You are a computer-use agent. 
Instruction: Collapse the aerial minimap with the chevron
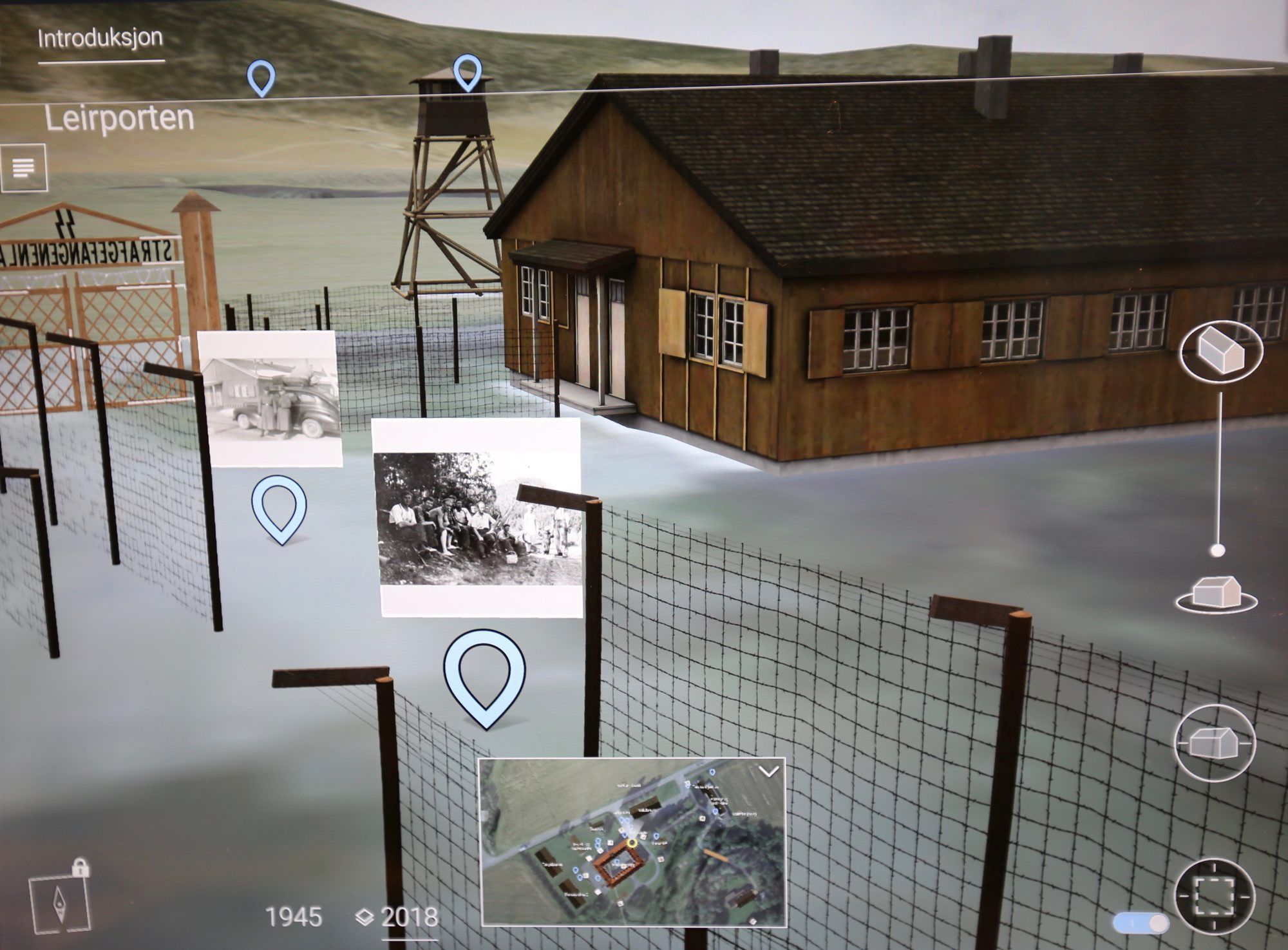coord(769,772)
